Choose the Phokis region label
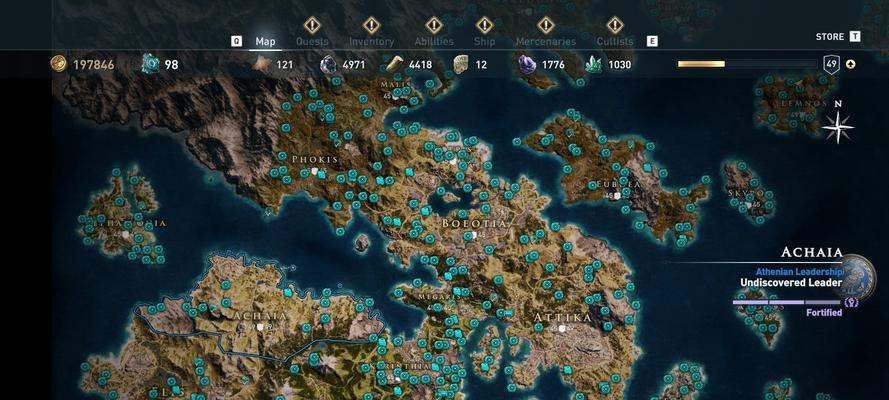This screenshot has height=400, width=889. tap(315, 159)
